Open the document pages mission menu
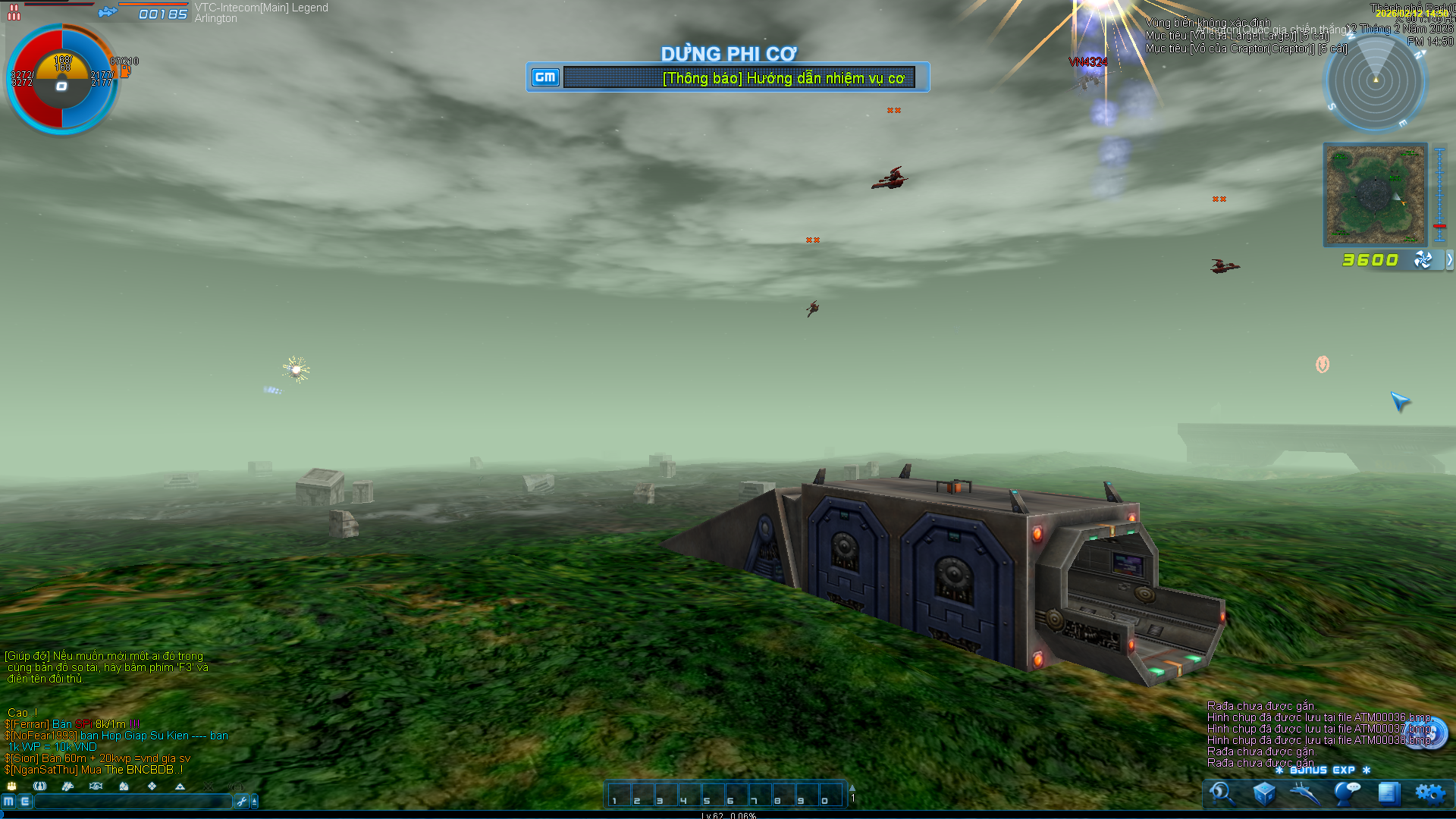This screenshot has height=819, width=1456. [x=1389, y=793]
